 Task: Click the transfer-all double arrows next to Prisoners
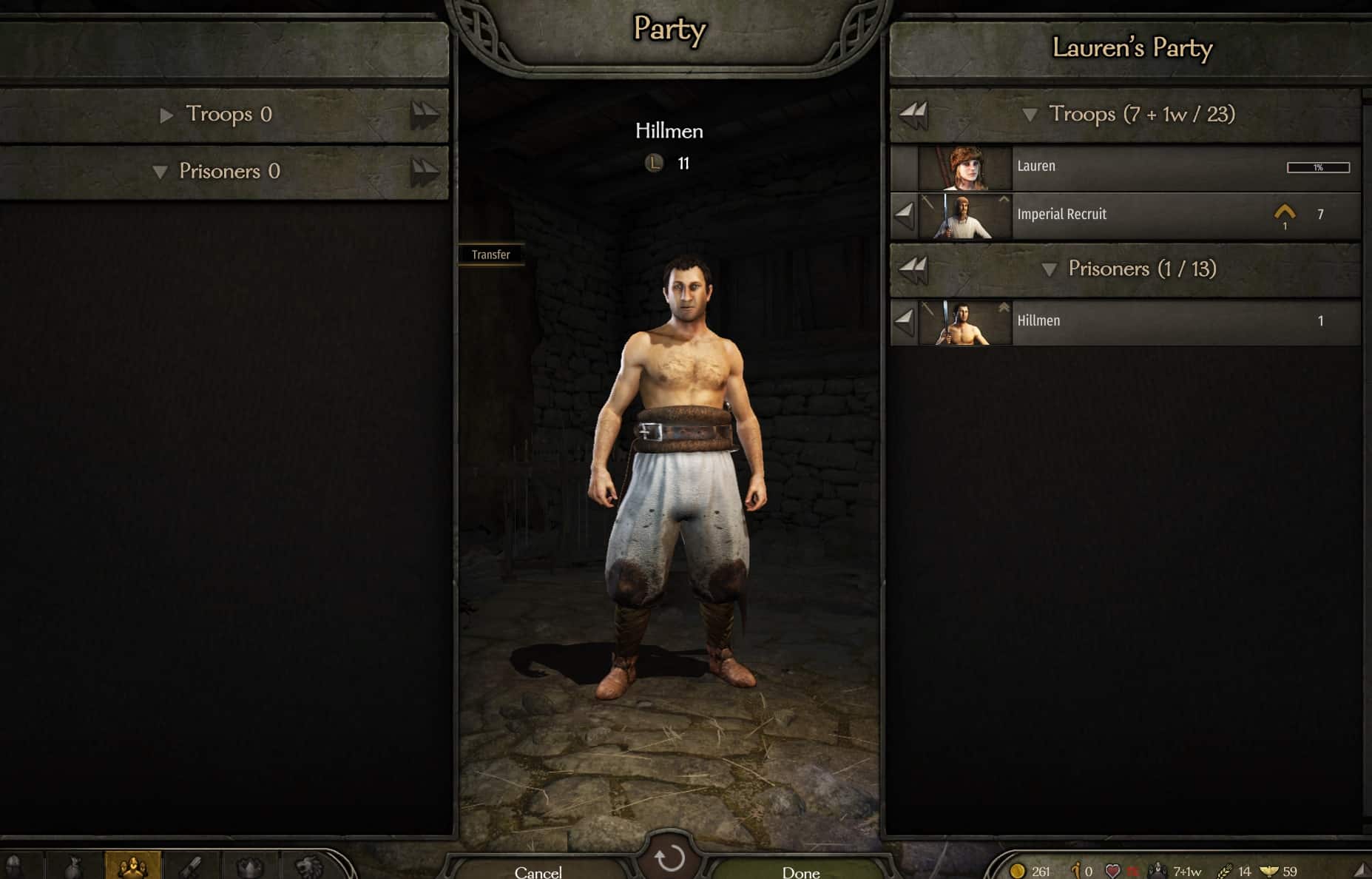[x=914, y=269]
